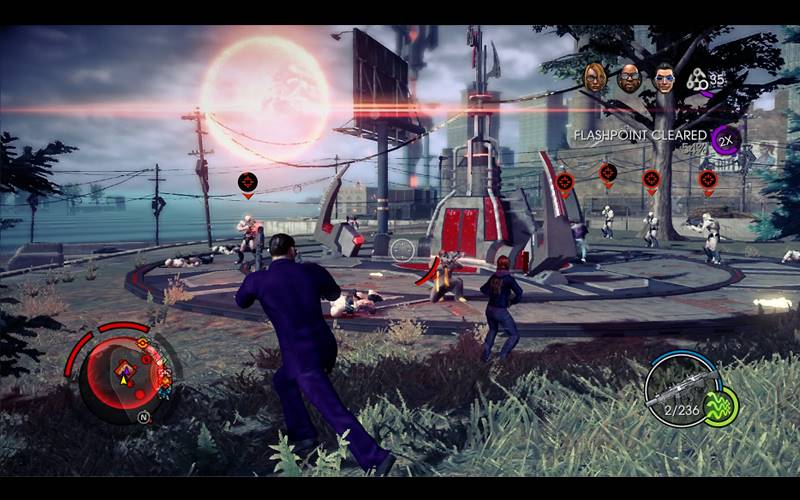800x500 pixels.
Task: Click the purple 2X multiplier badge
Action: 725,139
